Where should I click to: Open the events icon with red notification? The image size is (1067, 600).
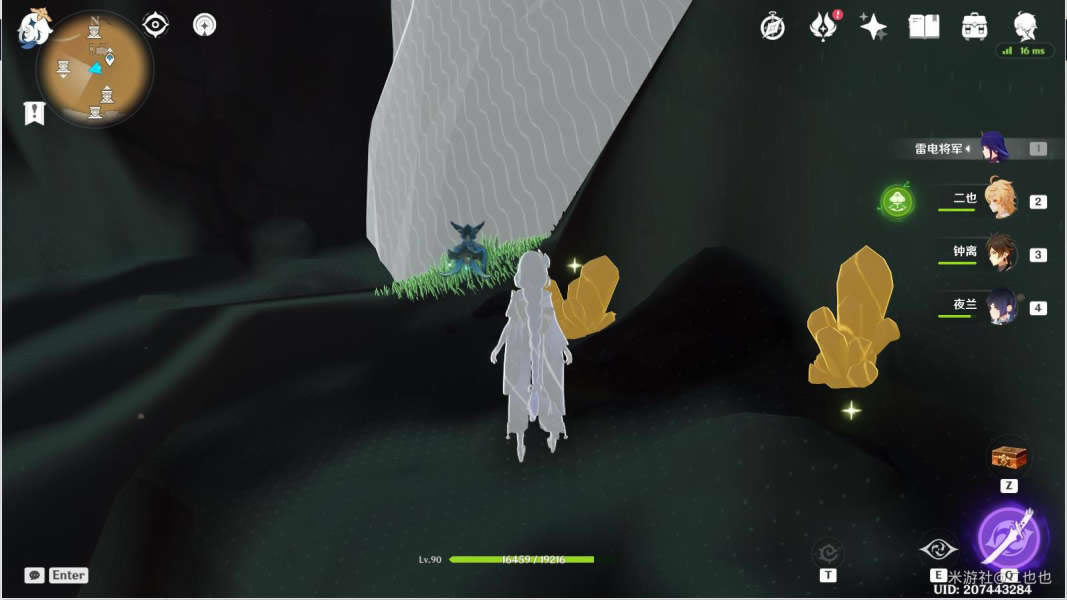click(822, 27)
